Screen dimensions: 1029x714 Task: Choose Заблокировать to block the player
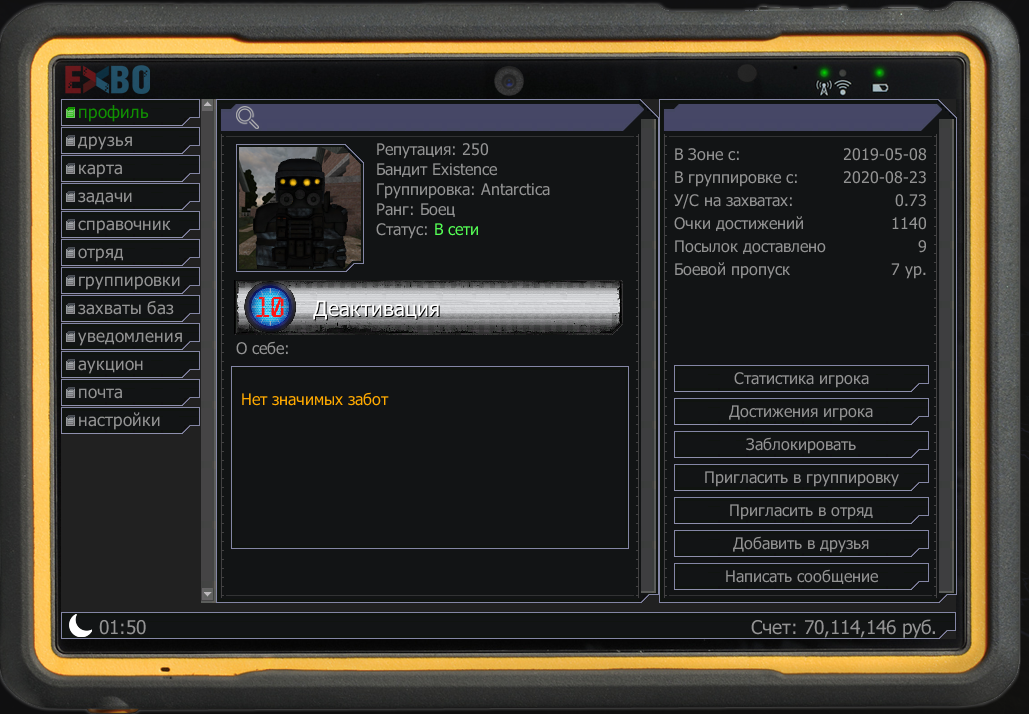click(x=801, y=445)
